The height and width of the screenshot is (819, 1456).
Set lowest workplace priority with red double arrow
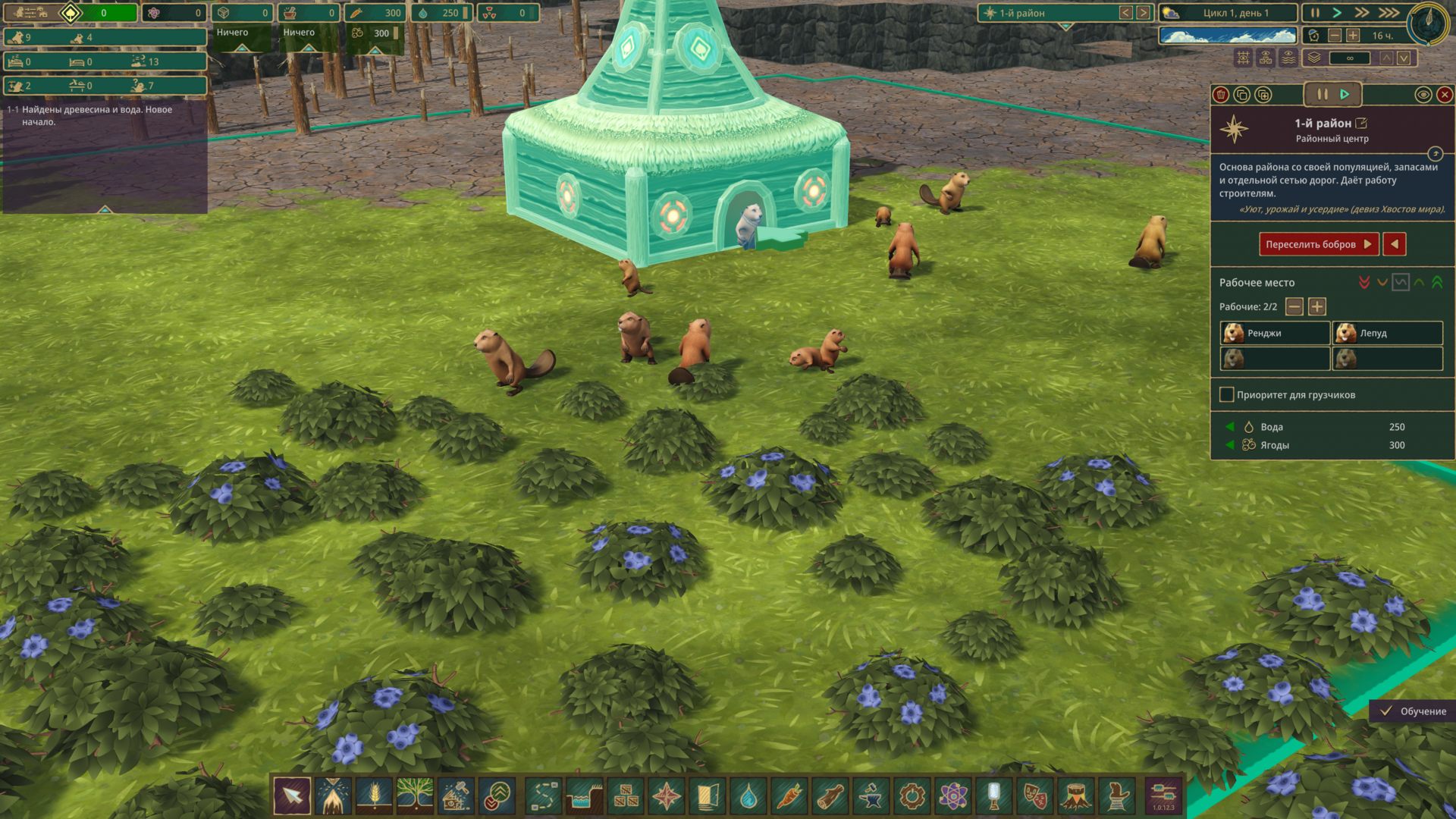pos(1364,283)
